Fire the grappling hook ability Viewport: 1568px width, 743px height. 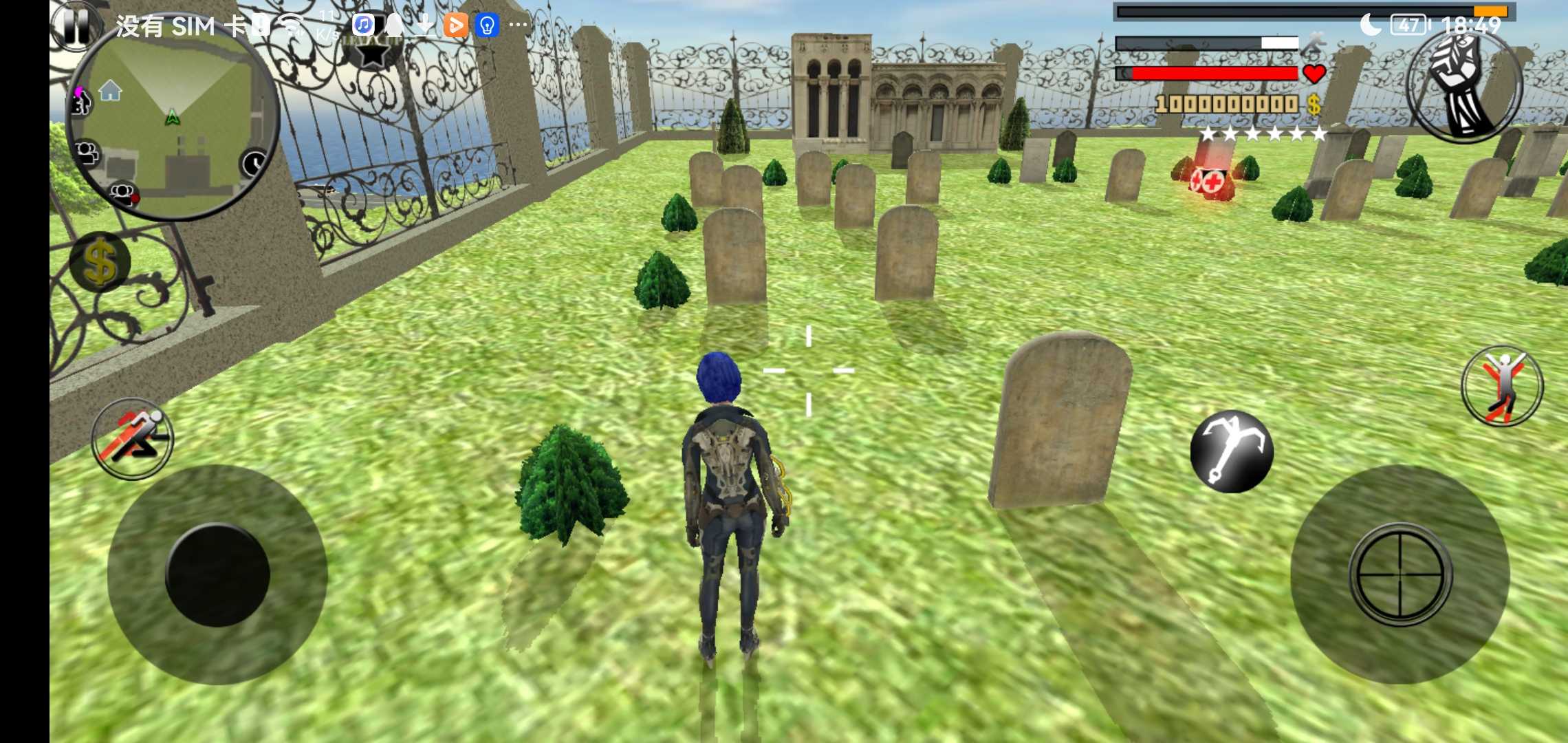pyautogui.click(x=1232, y=452)
